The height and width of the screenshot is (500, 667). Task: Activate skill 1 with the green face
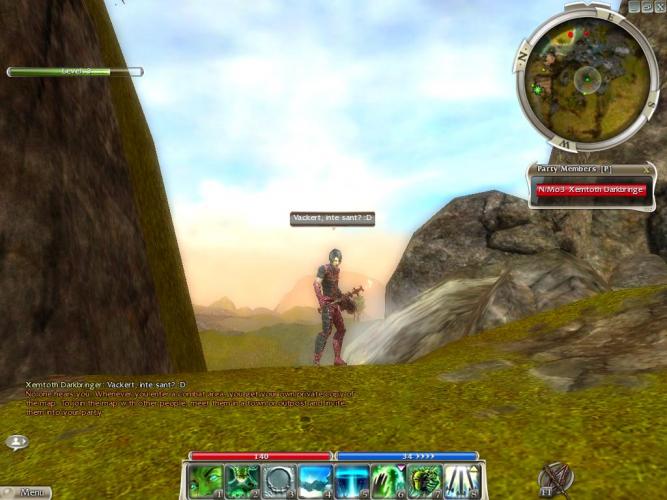(x=205, y=480)
